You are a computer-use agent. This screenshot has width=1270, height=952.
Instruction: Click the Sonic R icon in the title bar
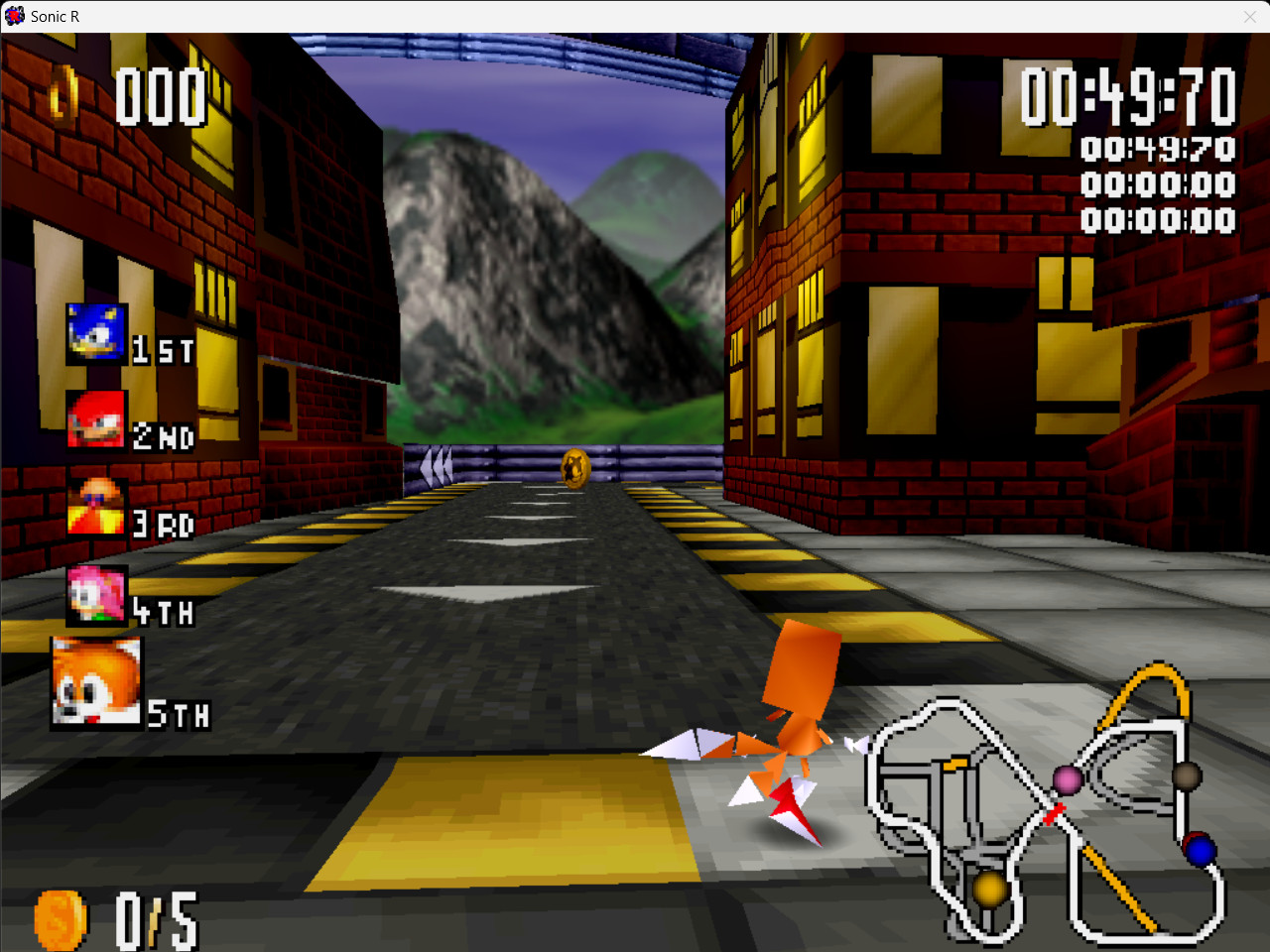pos(14,15)
